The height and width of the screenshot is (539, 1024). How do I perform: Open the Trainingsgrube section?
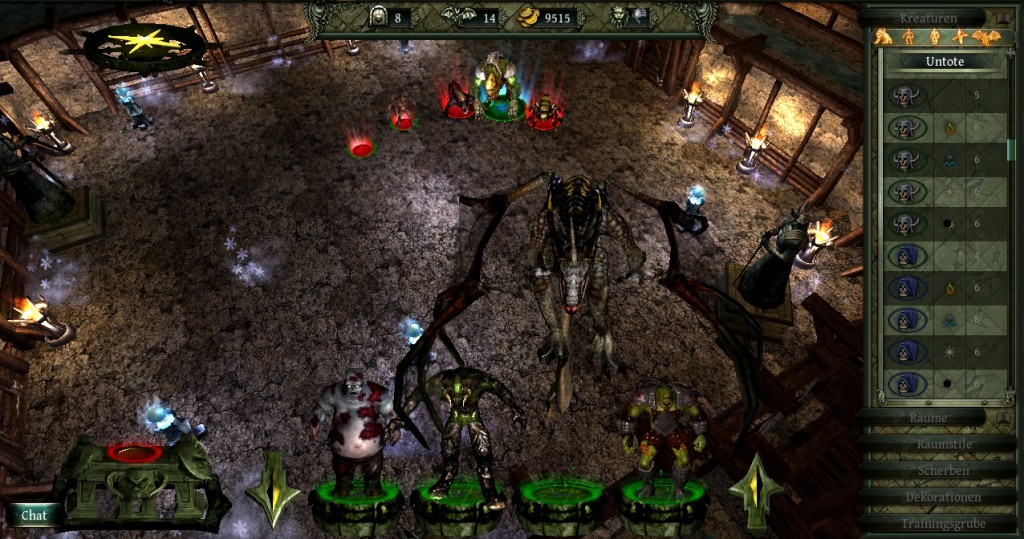(936, 523)
